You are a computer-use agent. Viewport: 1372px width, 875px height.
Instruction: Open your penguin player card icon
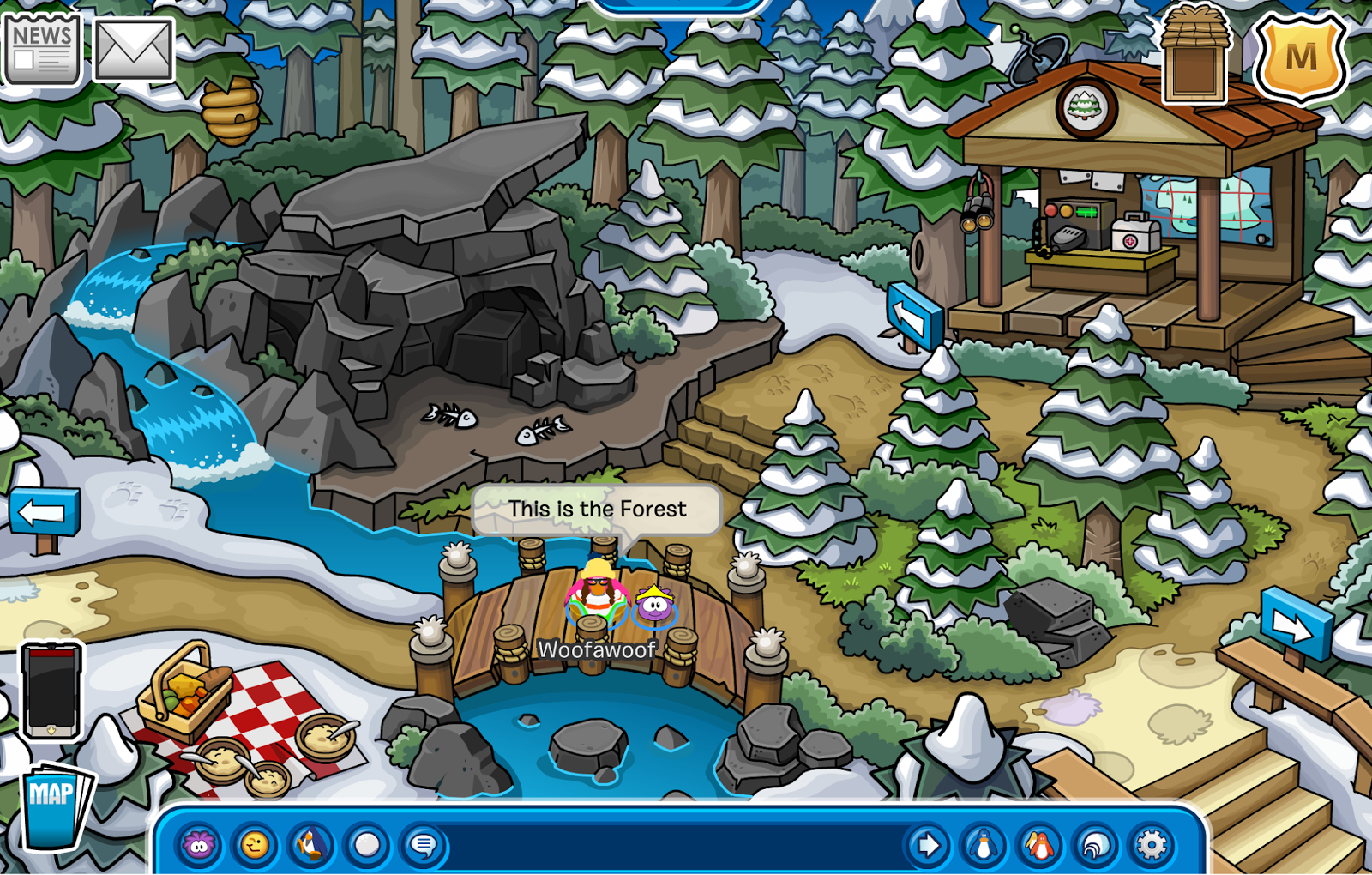coord(982,845)
